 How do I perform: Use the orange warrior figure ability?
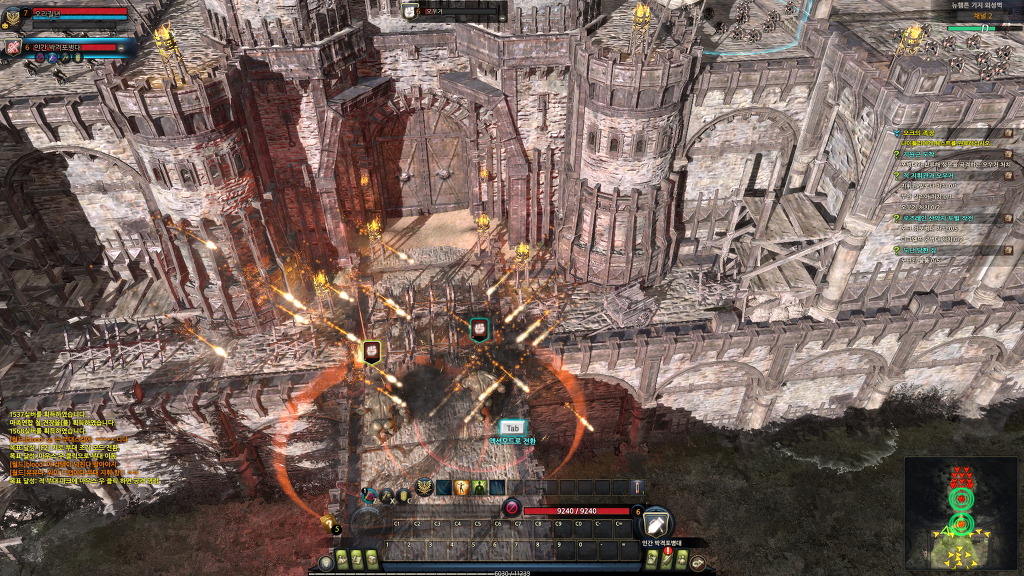462,487
